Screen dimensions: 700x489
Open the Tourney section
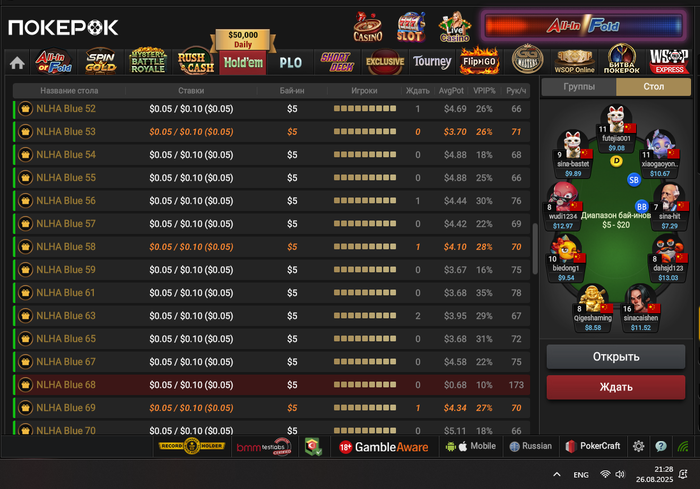432,62
